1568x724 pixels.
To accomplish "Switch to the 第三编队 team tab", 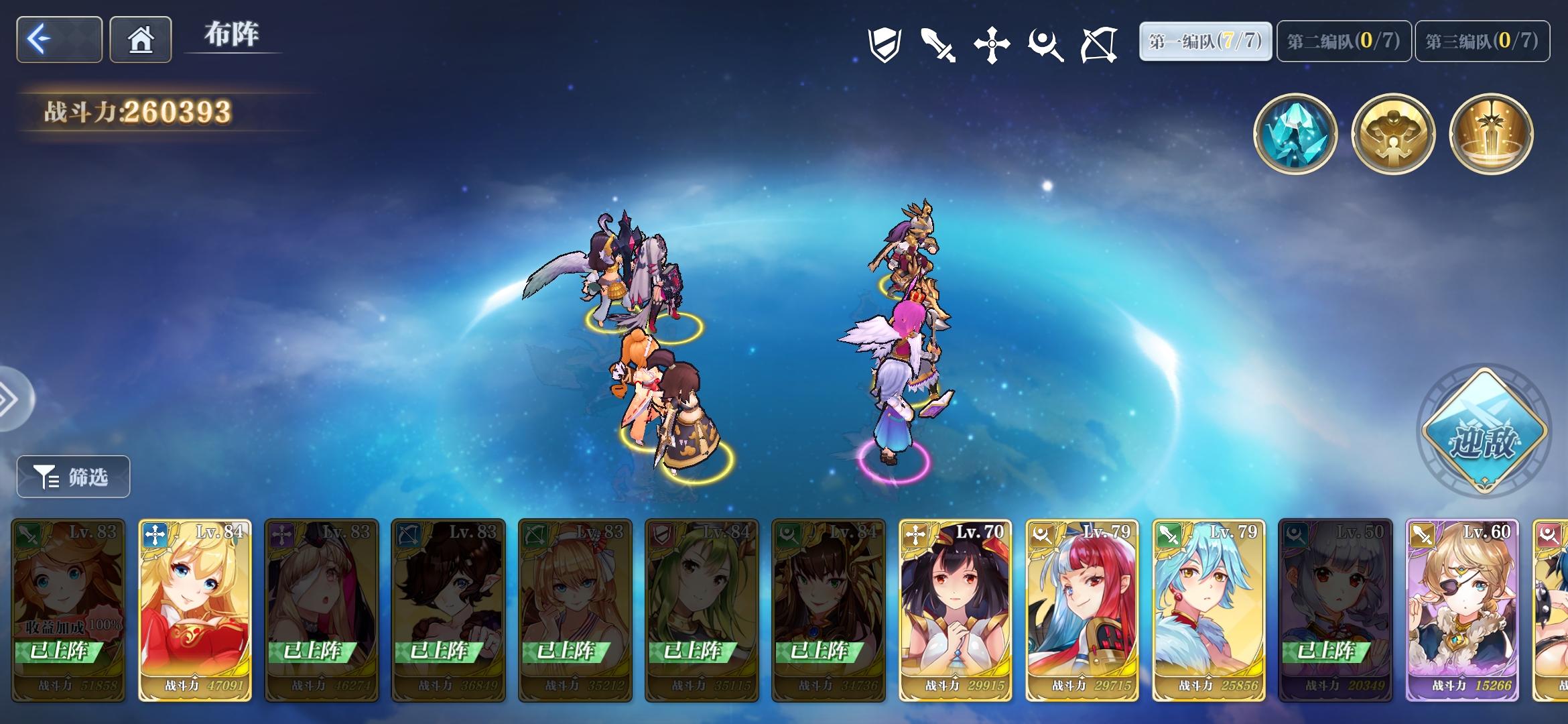I will pyautogui.click(x=1494, y=40).
